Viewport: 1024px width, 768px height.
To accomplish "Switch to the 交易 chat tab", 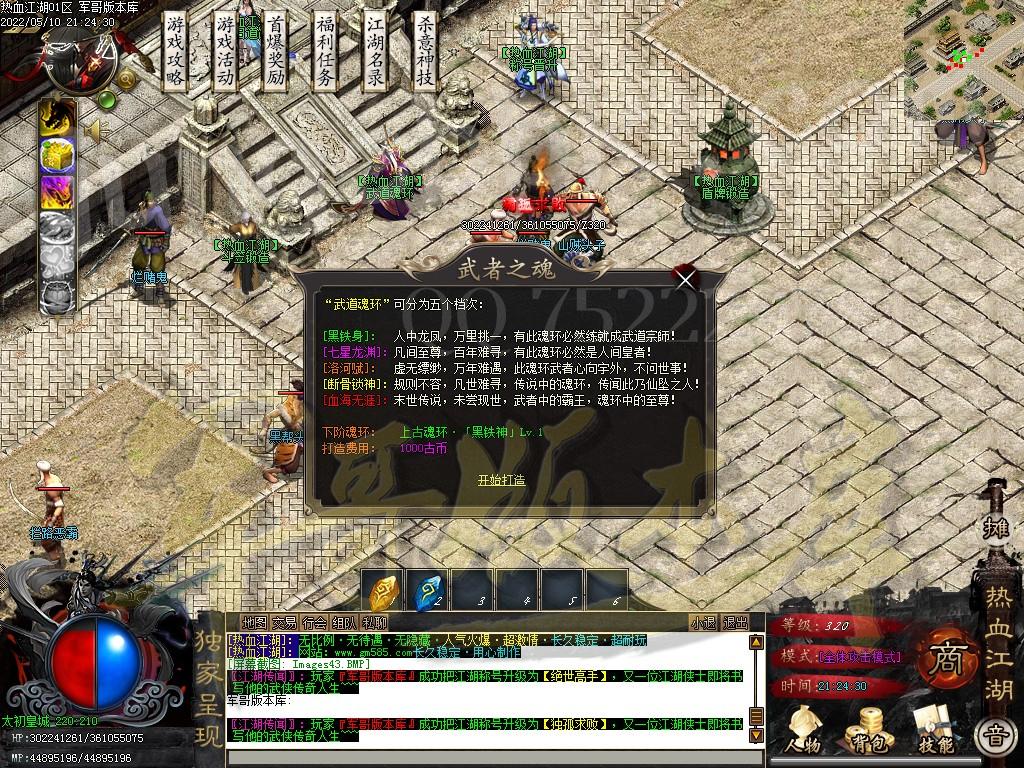I will tap(284, 623).
